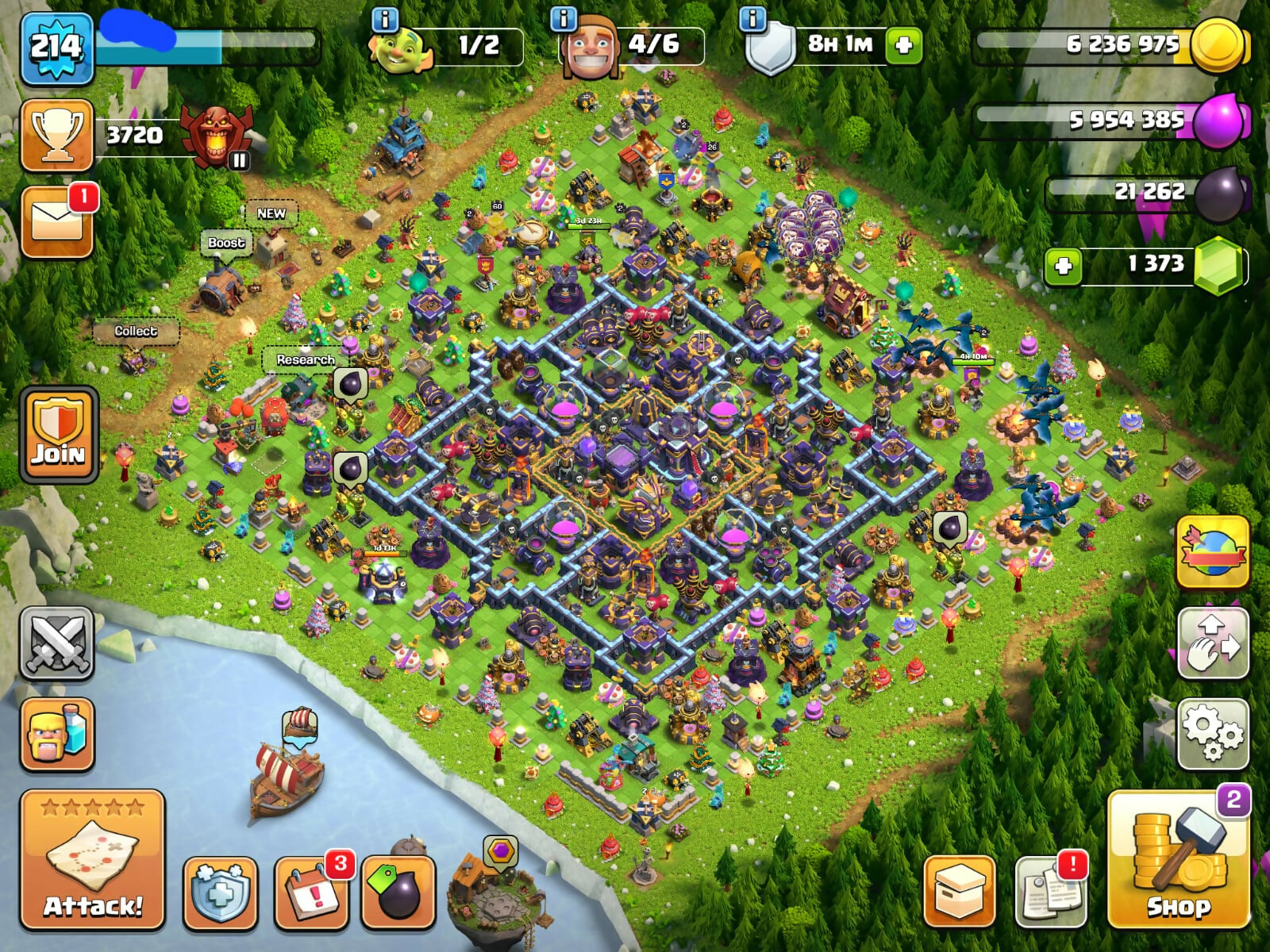Open the settings gears button

point(1213,734)
